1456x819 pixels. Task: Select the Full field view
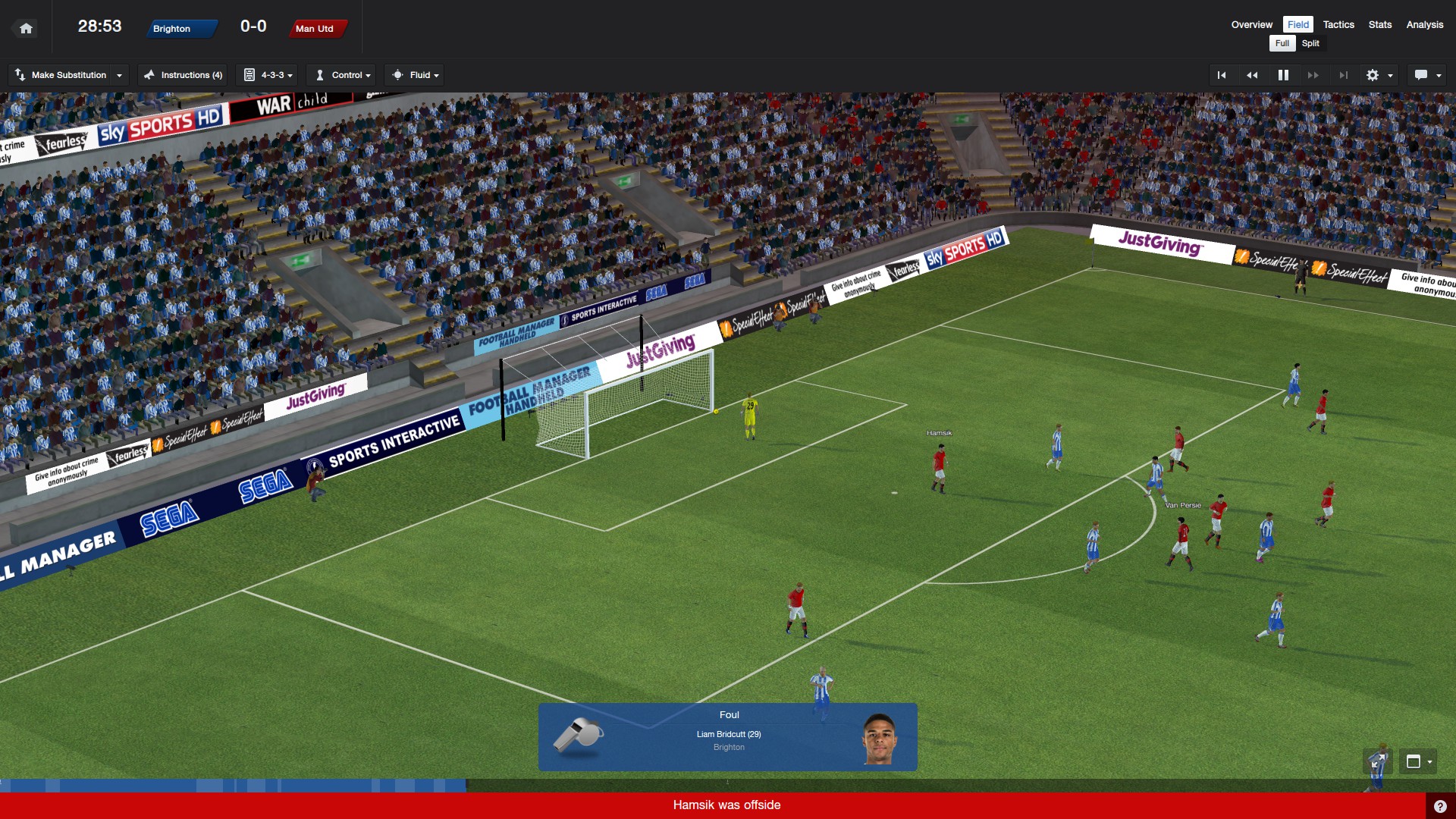point(1282,43)
